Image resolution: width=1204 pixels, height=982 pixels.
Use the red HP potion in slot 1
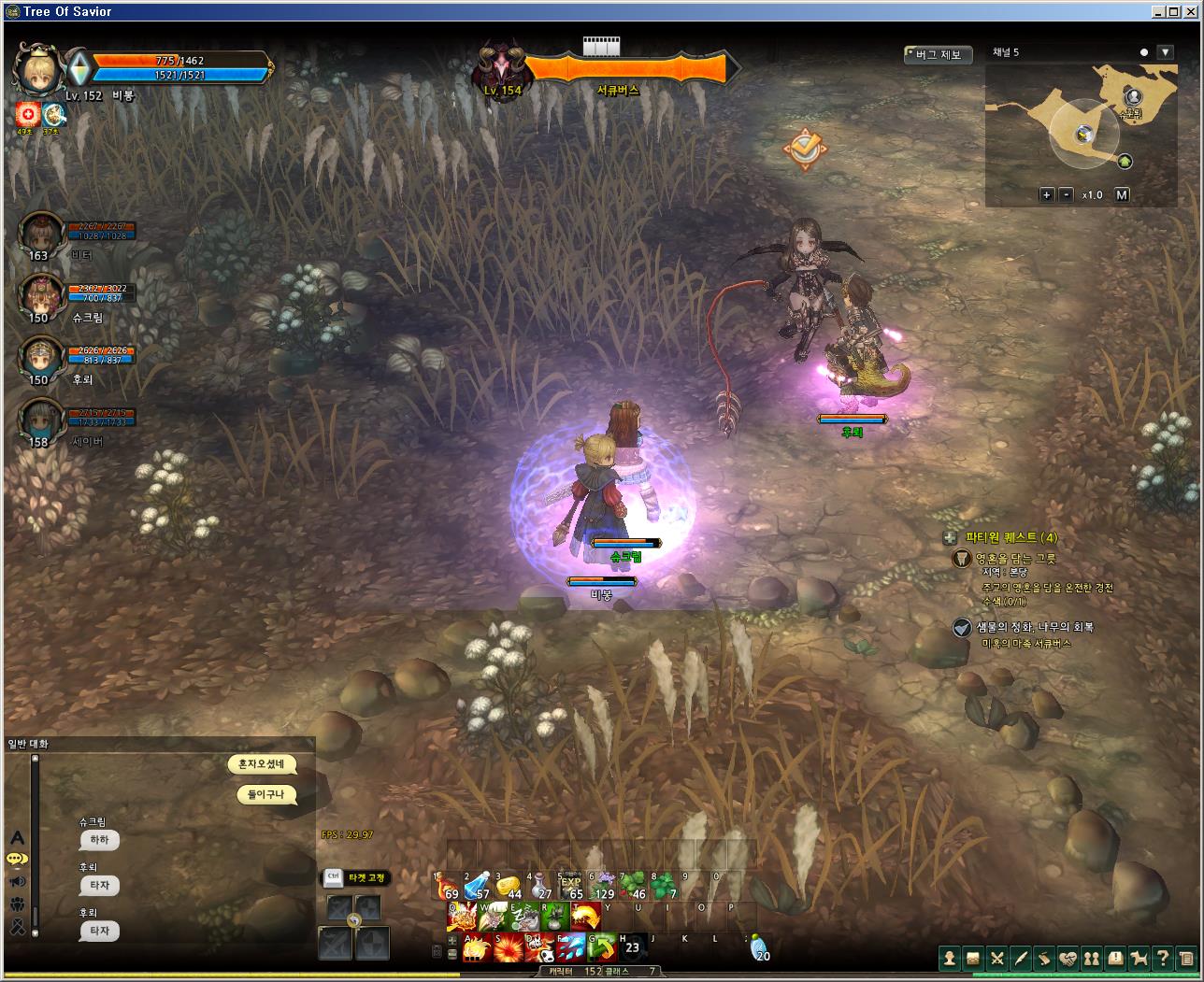point(446,886)
